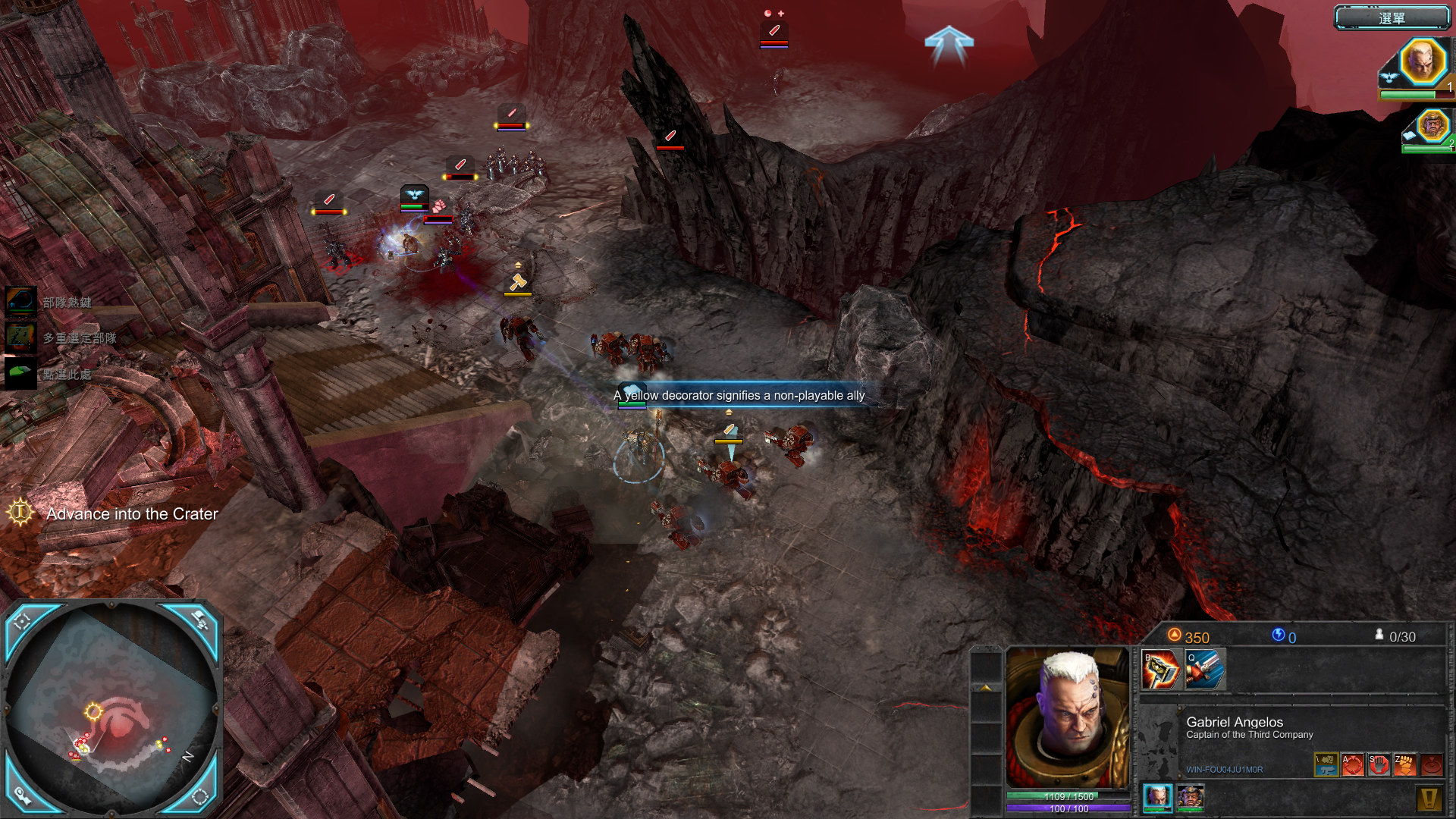The width and height of the screenshot is (1456, 819).
Task: Open the 選單 menu button
Action: [x=1392, y=17]
